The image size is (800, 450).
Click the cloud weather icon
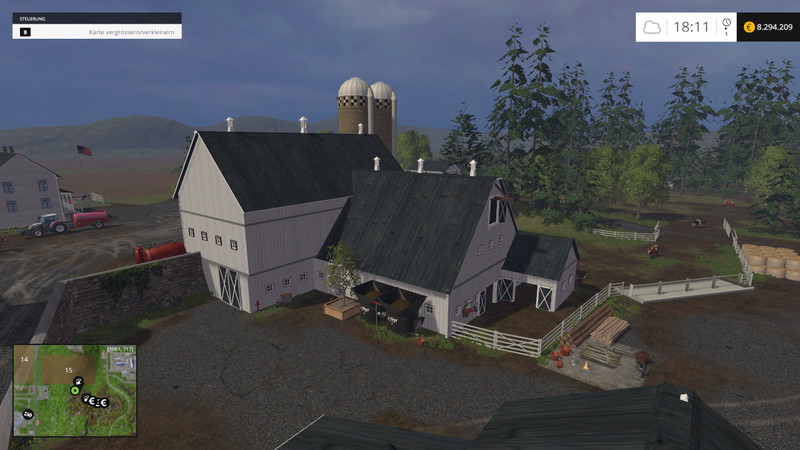[652, 27]
